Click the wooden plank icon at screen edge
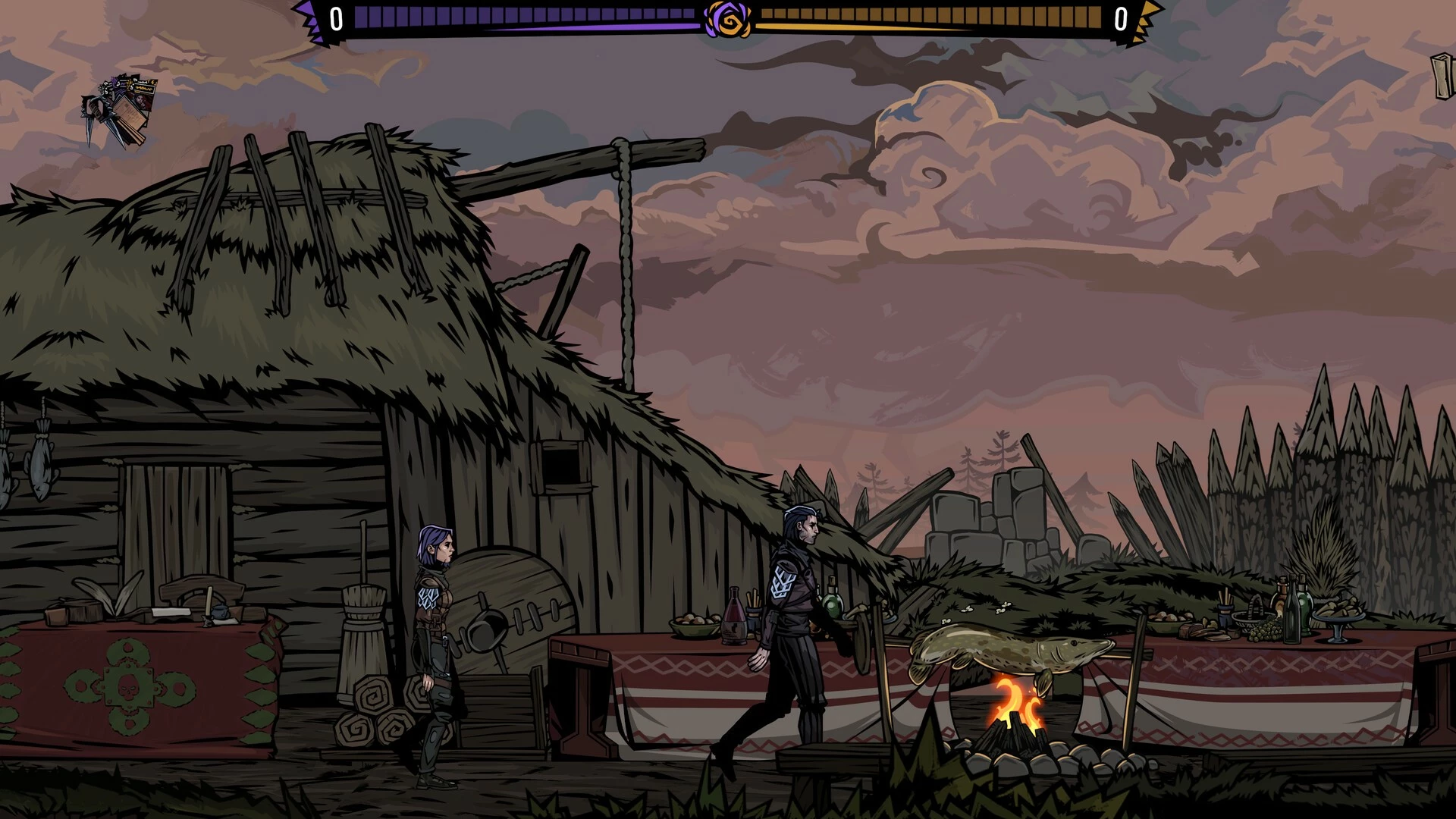Screen dimensions: 1456x819 point(1443,76)
